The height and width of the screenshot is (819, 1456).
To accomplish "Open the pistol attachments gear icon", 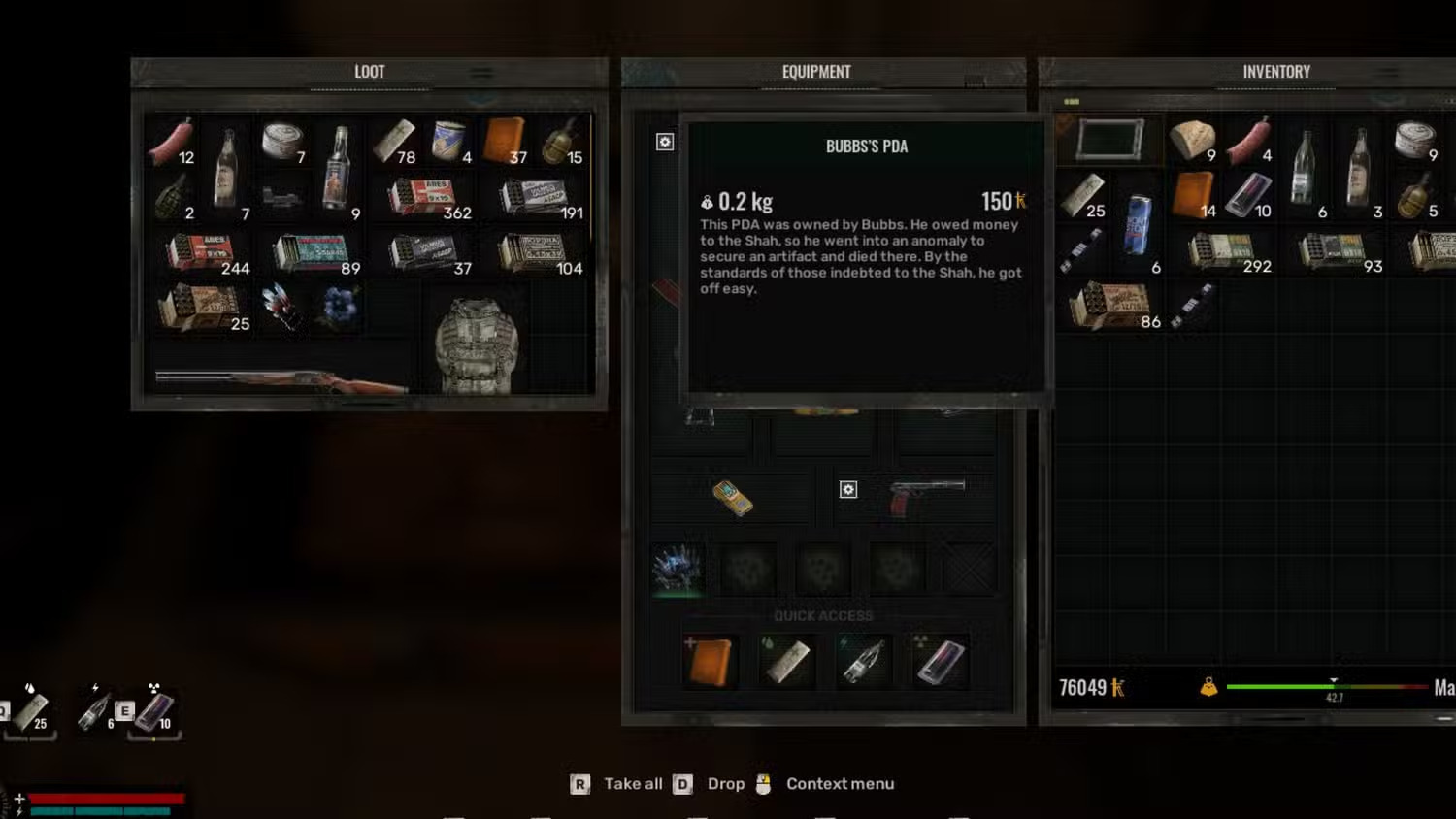I will pos(848,490).
